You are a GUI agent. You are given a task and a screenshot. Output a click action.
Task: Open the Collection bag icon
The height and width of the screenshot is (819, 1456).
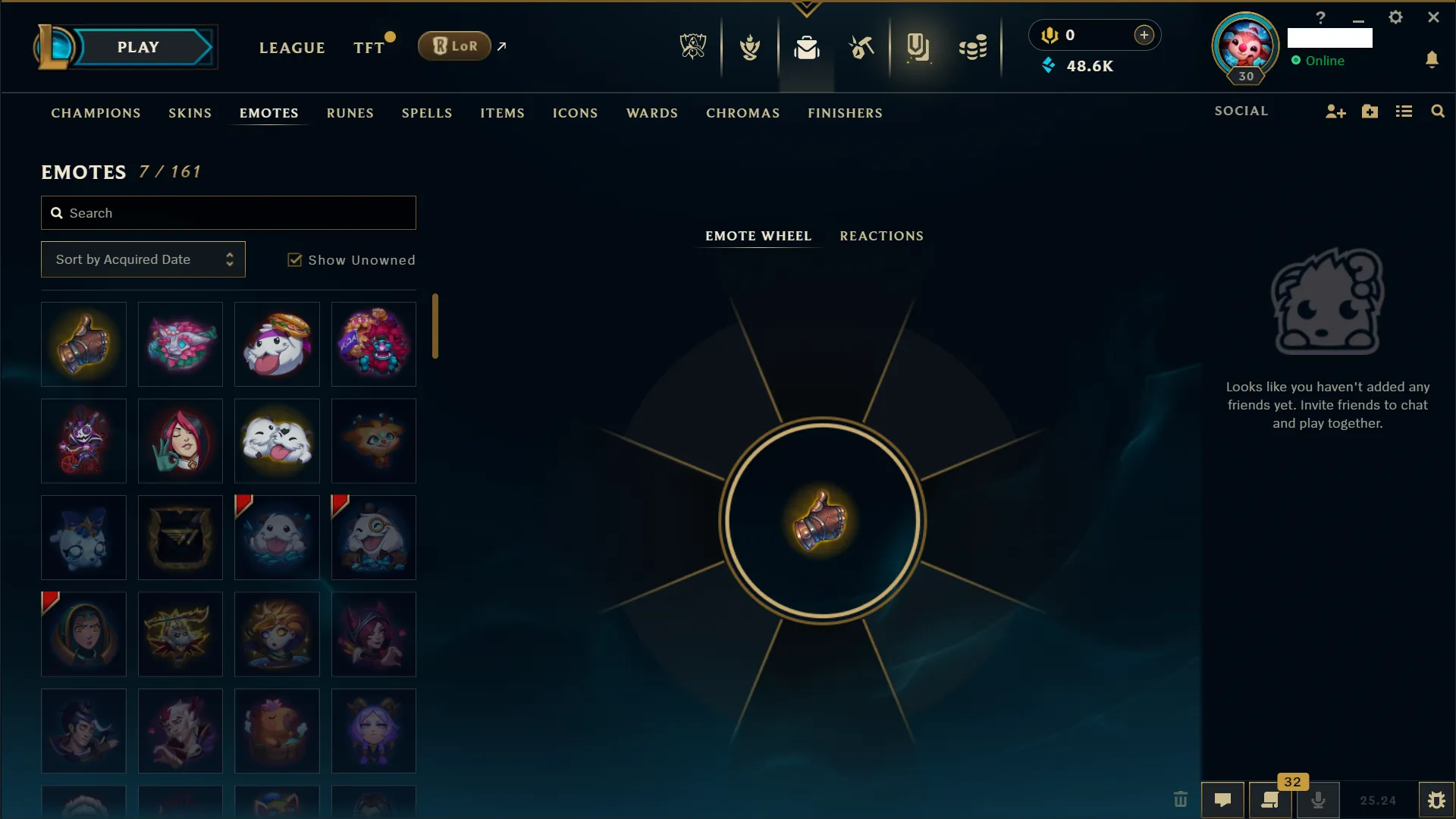tap(807, 47)
